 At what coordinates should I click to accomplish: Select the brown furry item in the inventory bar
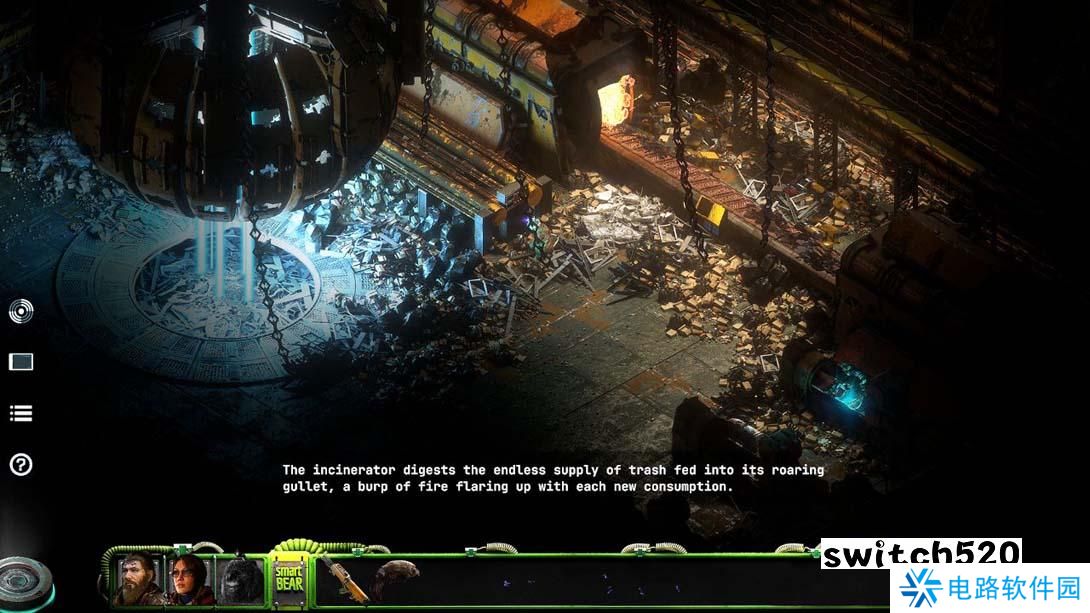pos(394,577)
